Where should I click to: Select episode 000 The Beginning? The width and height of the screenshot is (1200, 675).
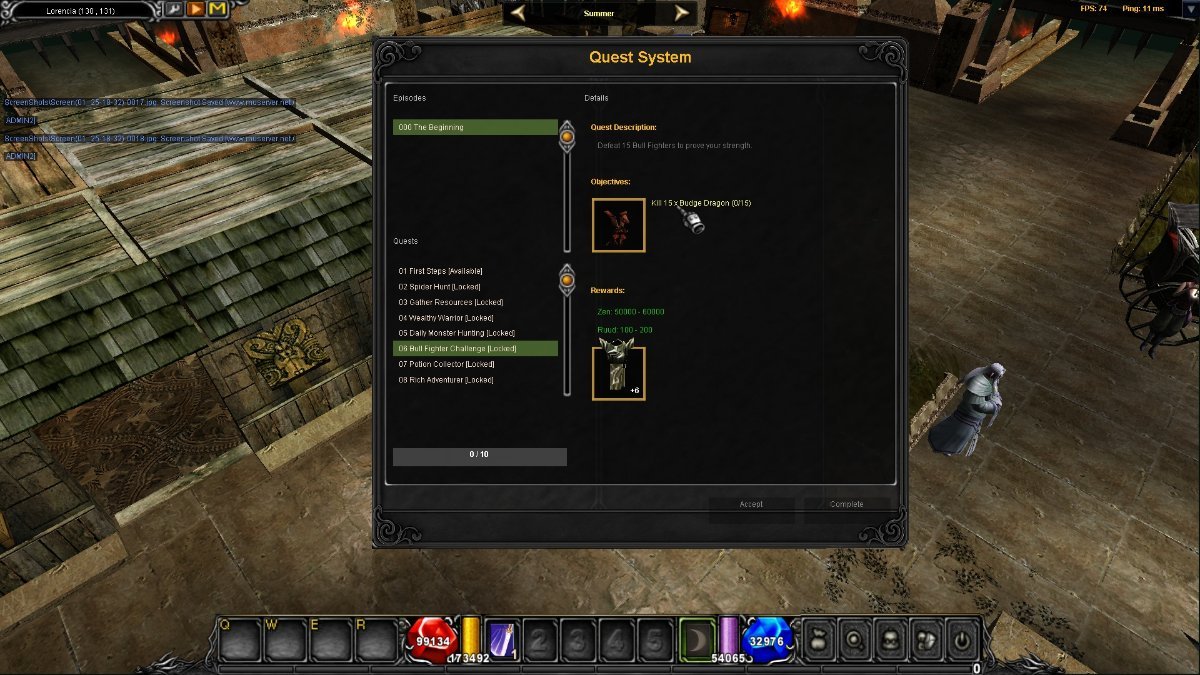[474, 127]
